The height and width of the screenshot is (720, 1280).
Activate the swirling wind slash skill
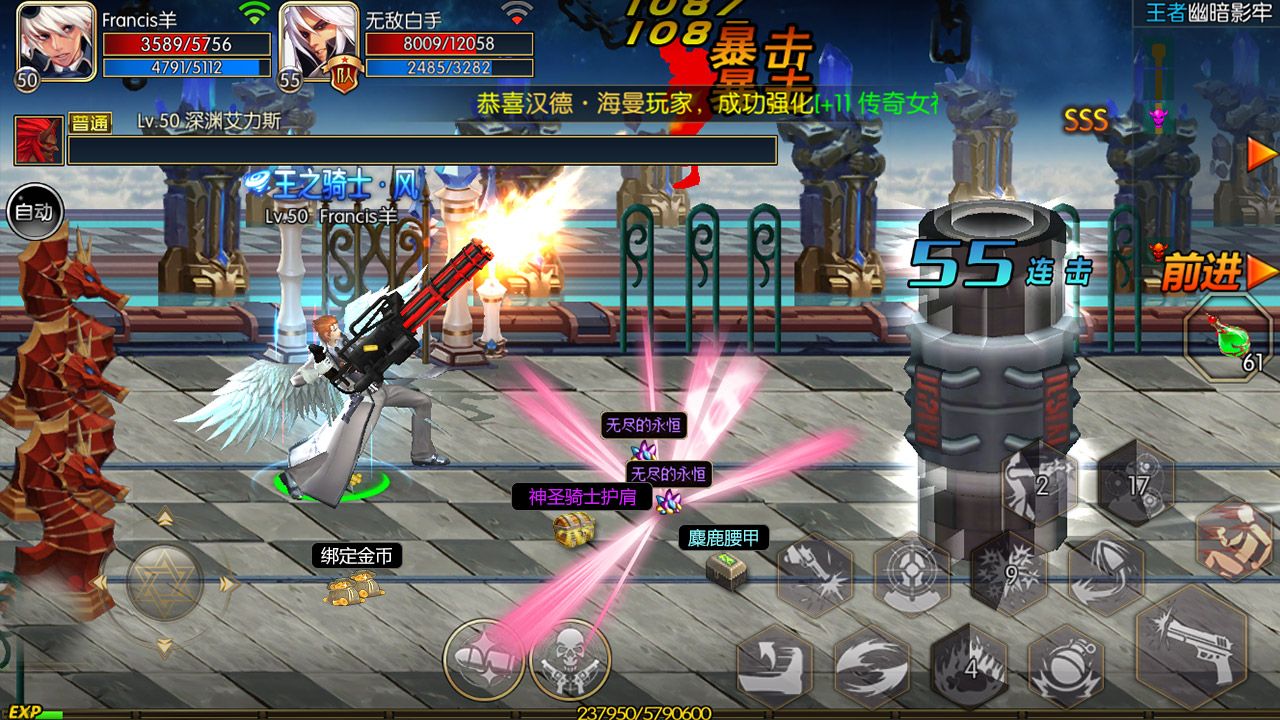(871, 665)
